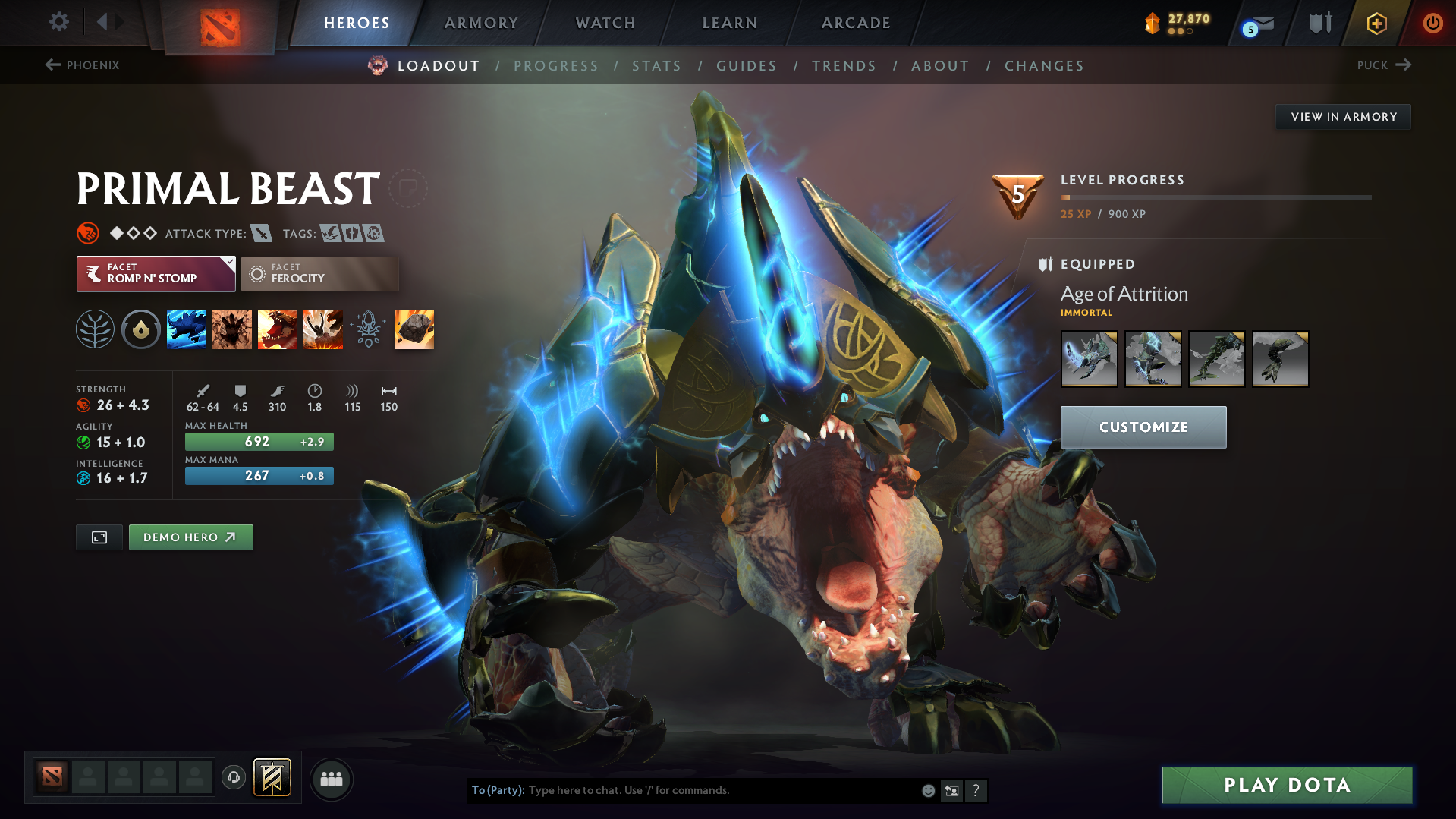The image size is (1456, 819).
Task: Select the Onslaught ability icon
Action: coord(187,329)
